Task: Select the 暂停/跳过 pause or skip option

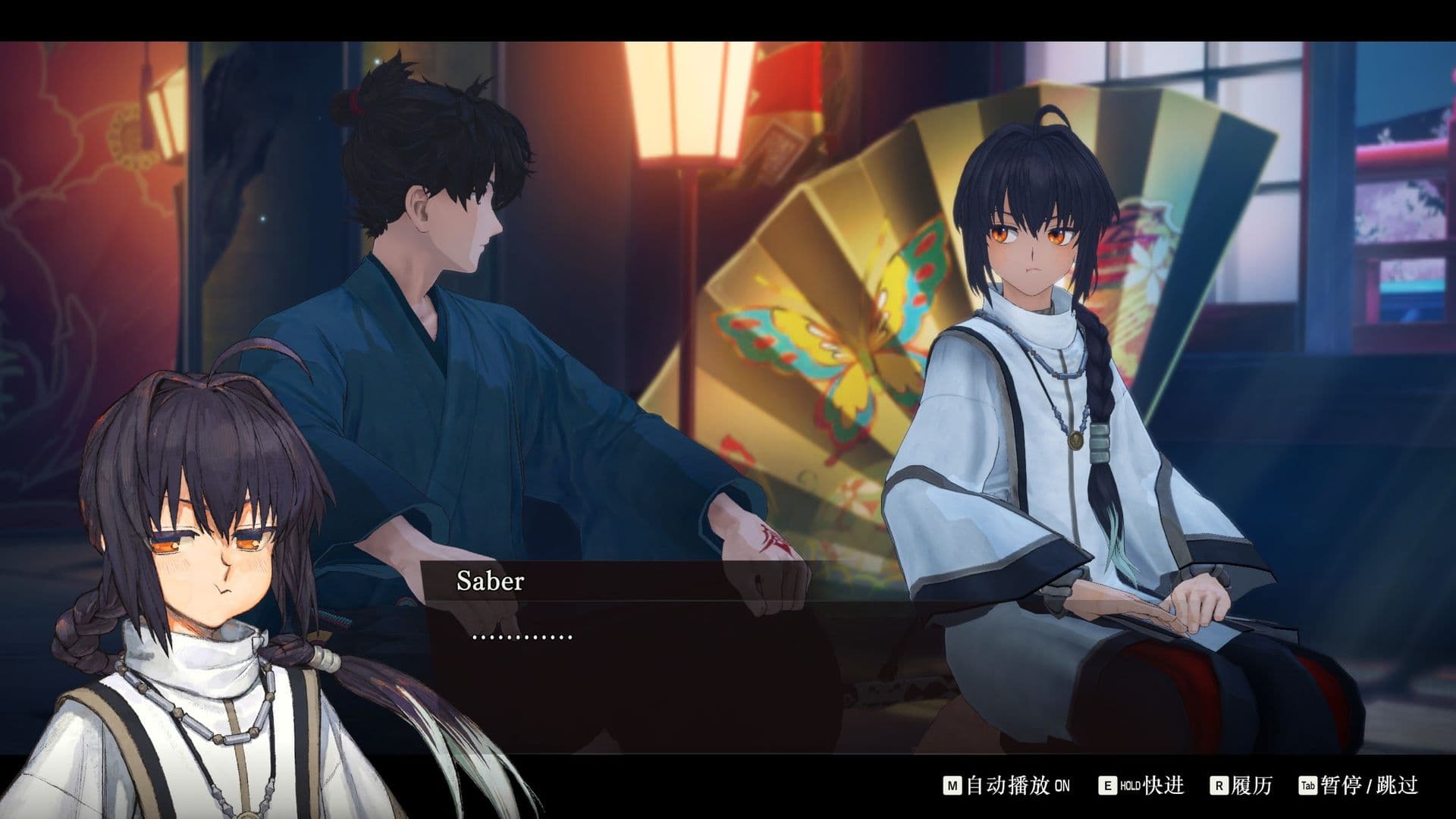Action: coord(1359,786)
